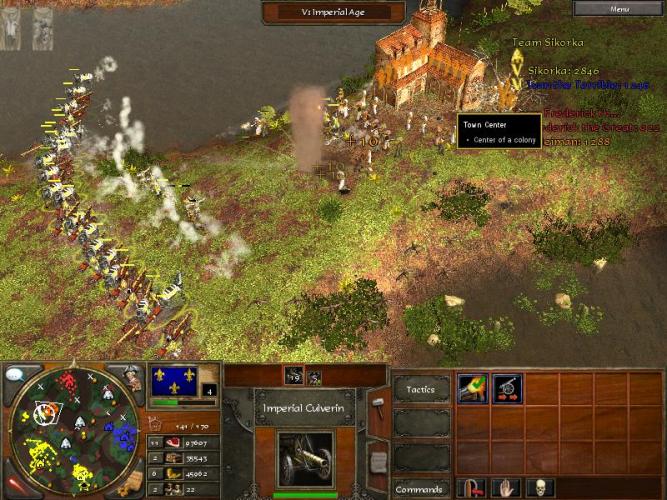Viewport: 667px width, 500px height.
Task: Activate the stop command hand icon
Action: click(x=506, y=488)
